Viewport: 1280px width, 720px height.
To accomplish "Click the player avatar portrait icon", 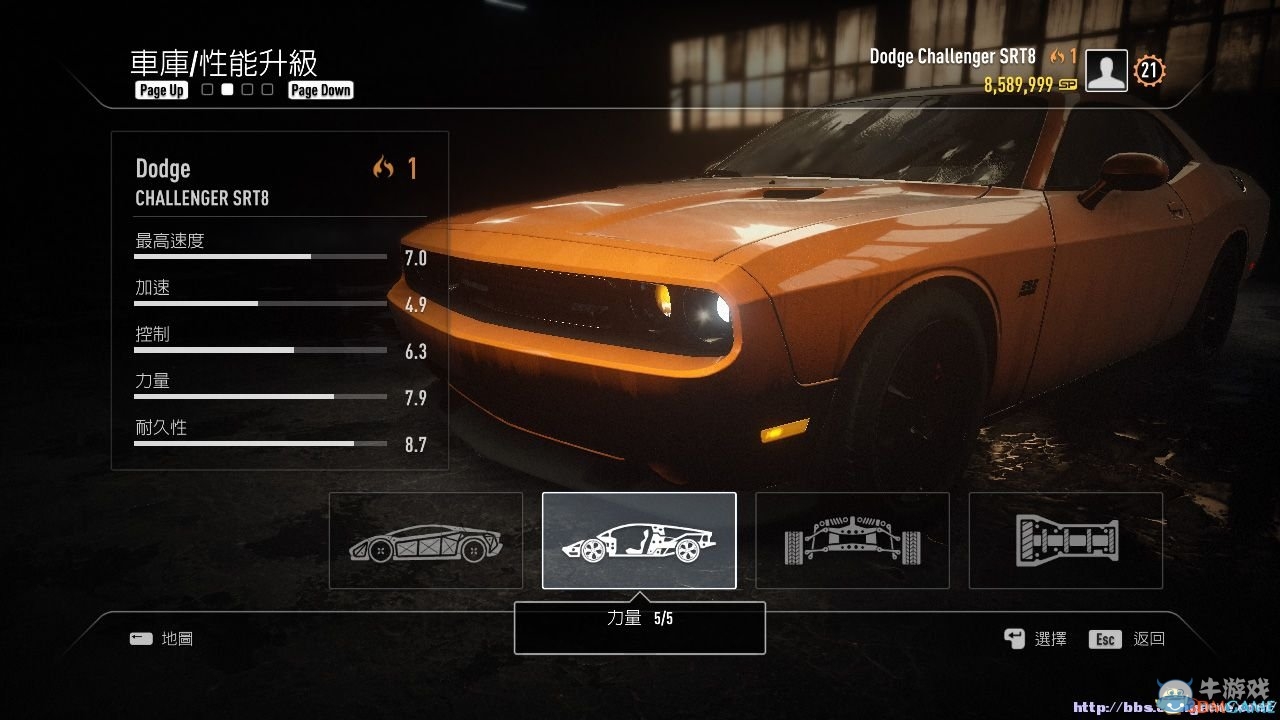I will [x=1105, y=70].
